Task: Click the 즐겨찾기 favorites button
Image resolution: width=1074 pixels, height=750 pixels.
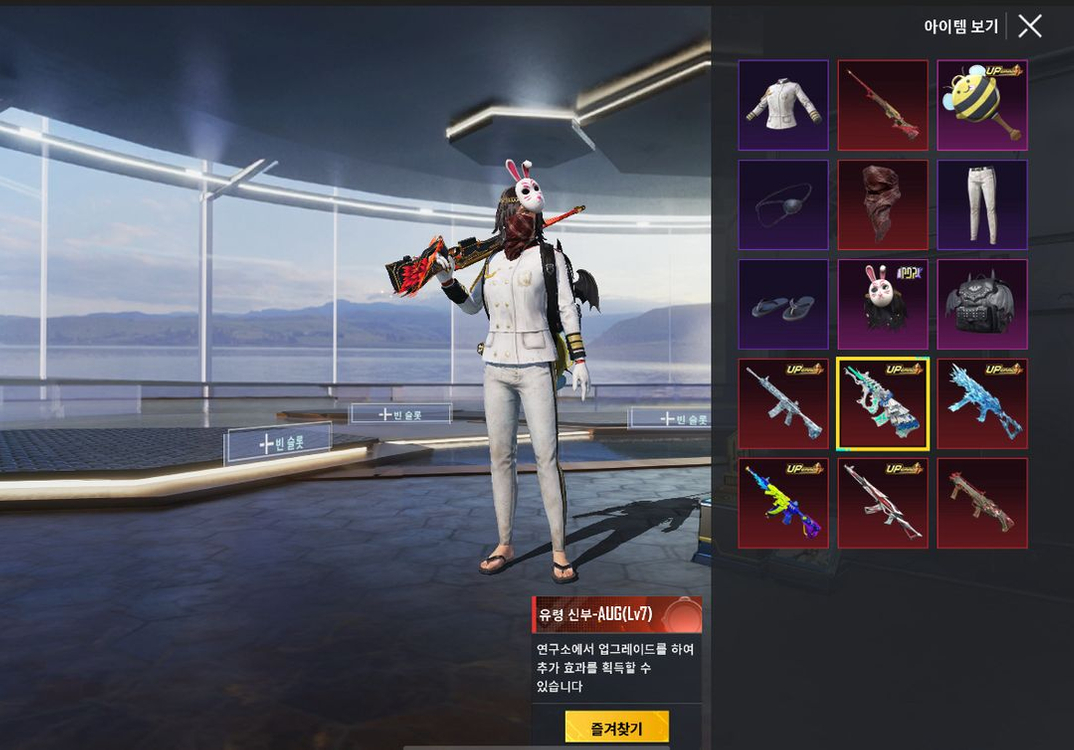Action: click(616, 728)
